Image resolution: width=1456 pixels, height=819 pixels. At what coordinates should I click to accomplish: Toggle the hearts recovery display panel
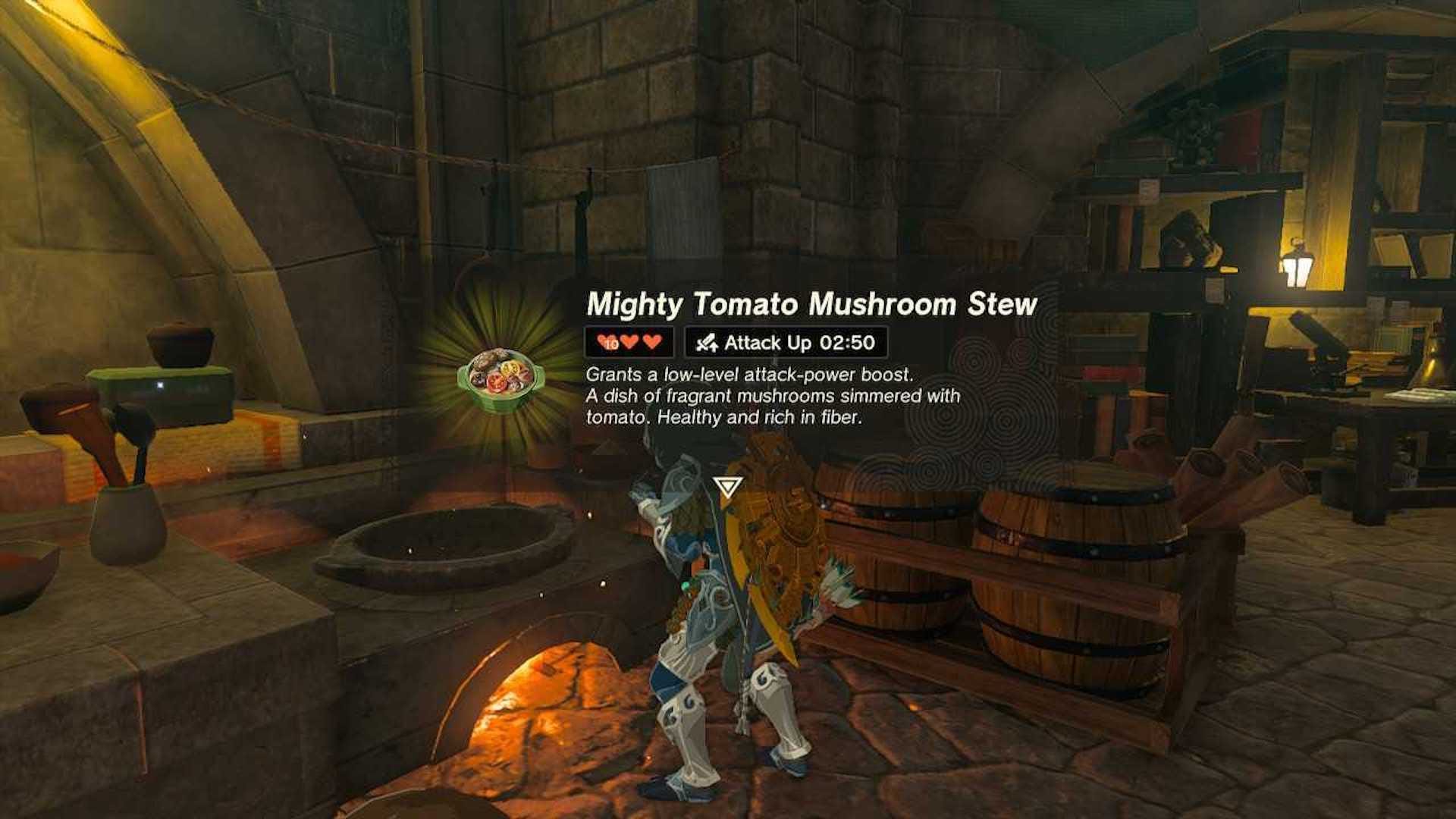(628, 343)
